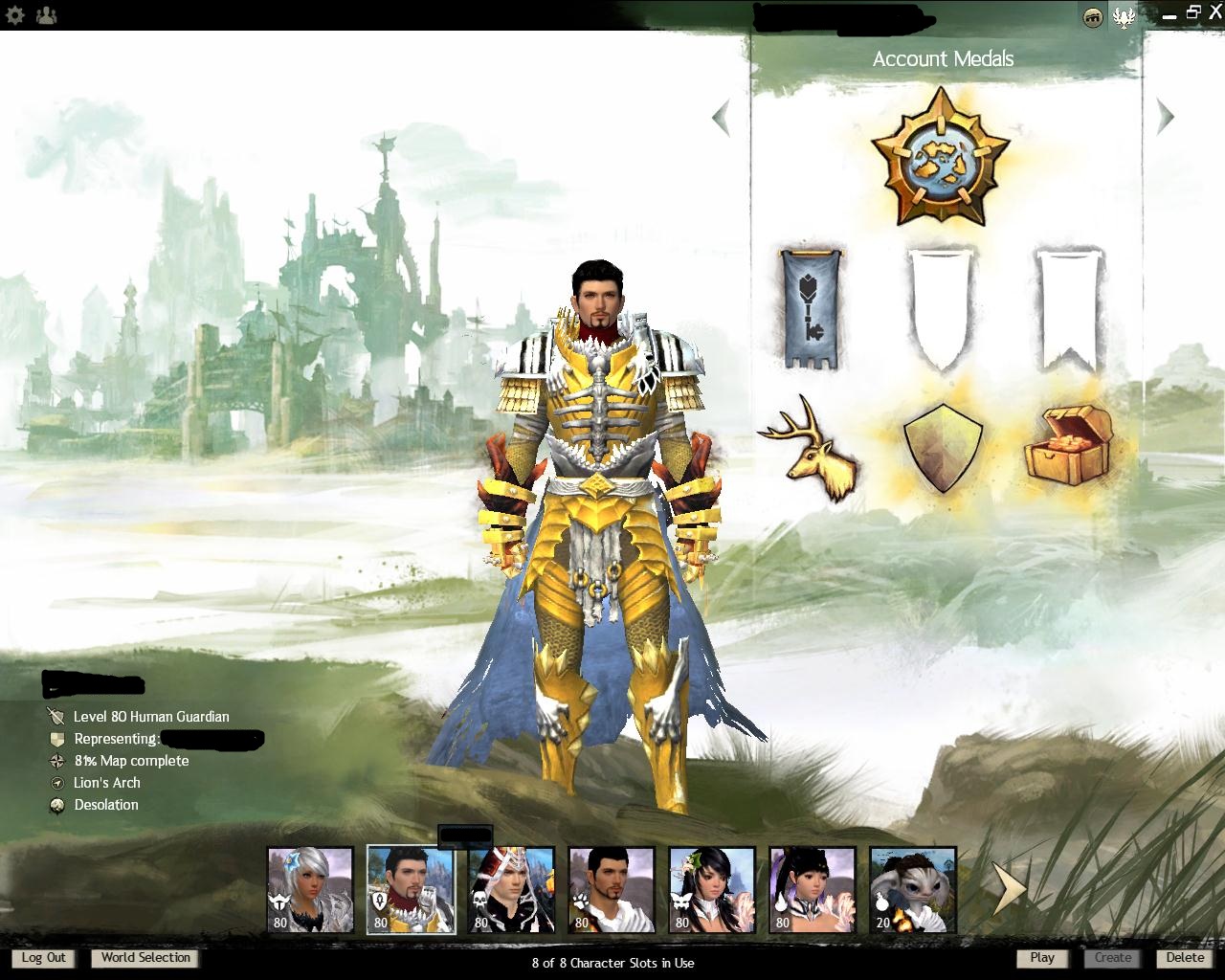Click the golden stag head medal
Image resolution: width=1225 pixels, height=980 pixels.
click(812, 448)
